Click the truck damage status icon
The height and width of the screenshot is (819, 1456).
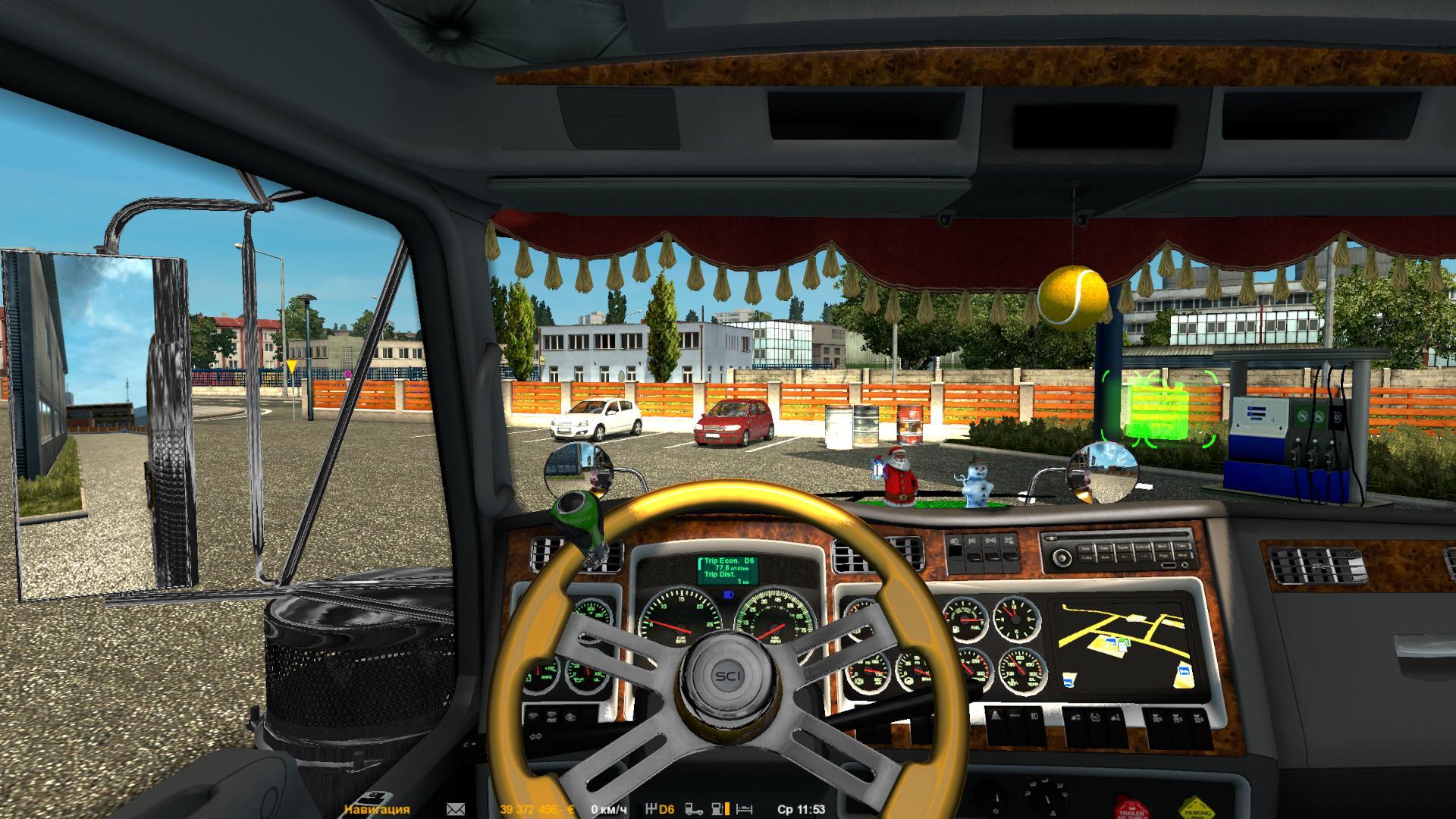coord(694,809)
